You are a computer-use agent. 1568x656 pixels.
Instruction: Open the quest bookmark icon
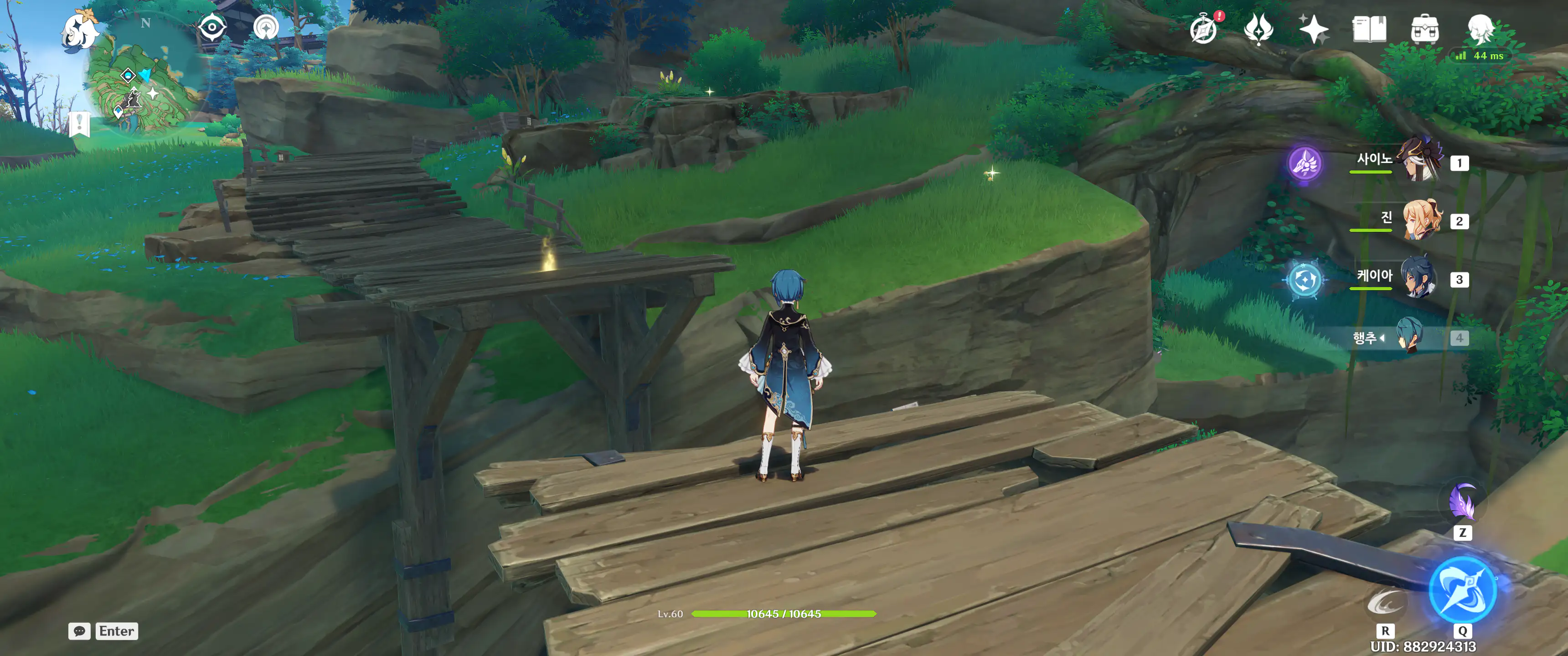(x=80, y=124)
